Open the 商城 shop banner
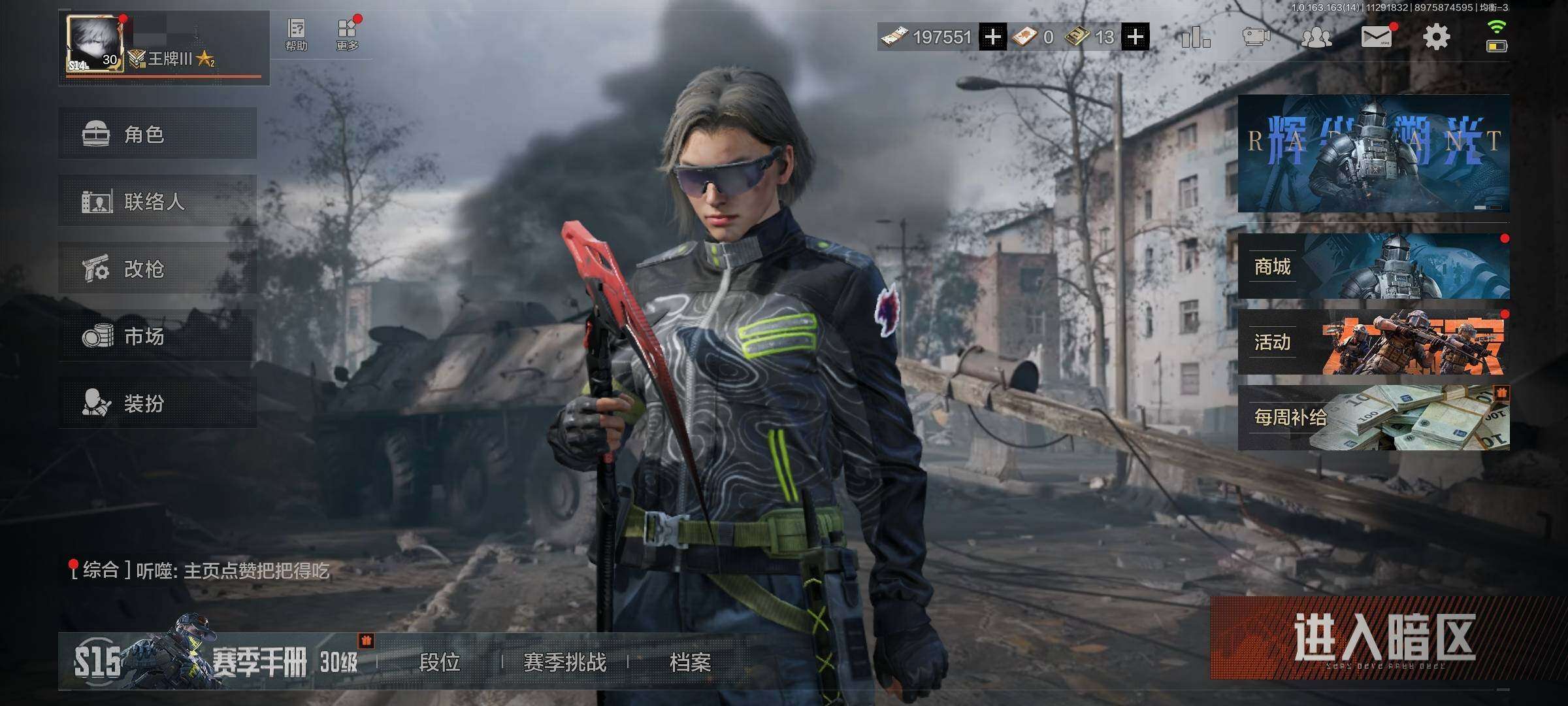Viewport: 1568px width, 706px height. tap(1373, 266)
